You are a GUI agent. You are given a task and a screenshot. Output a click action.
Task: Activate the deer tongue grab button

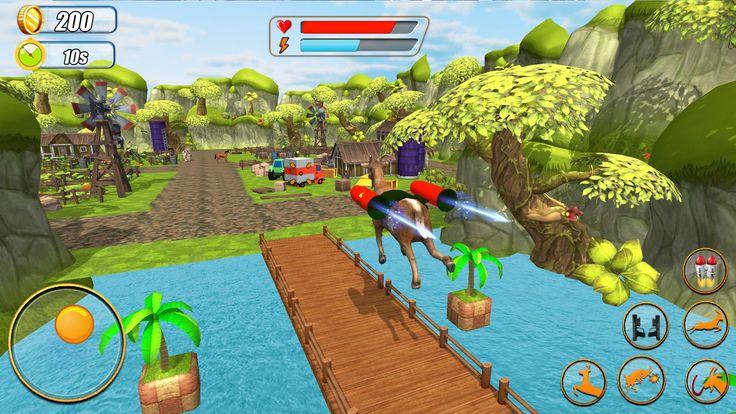point(705,381)
